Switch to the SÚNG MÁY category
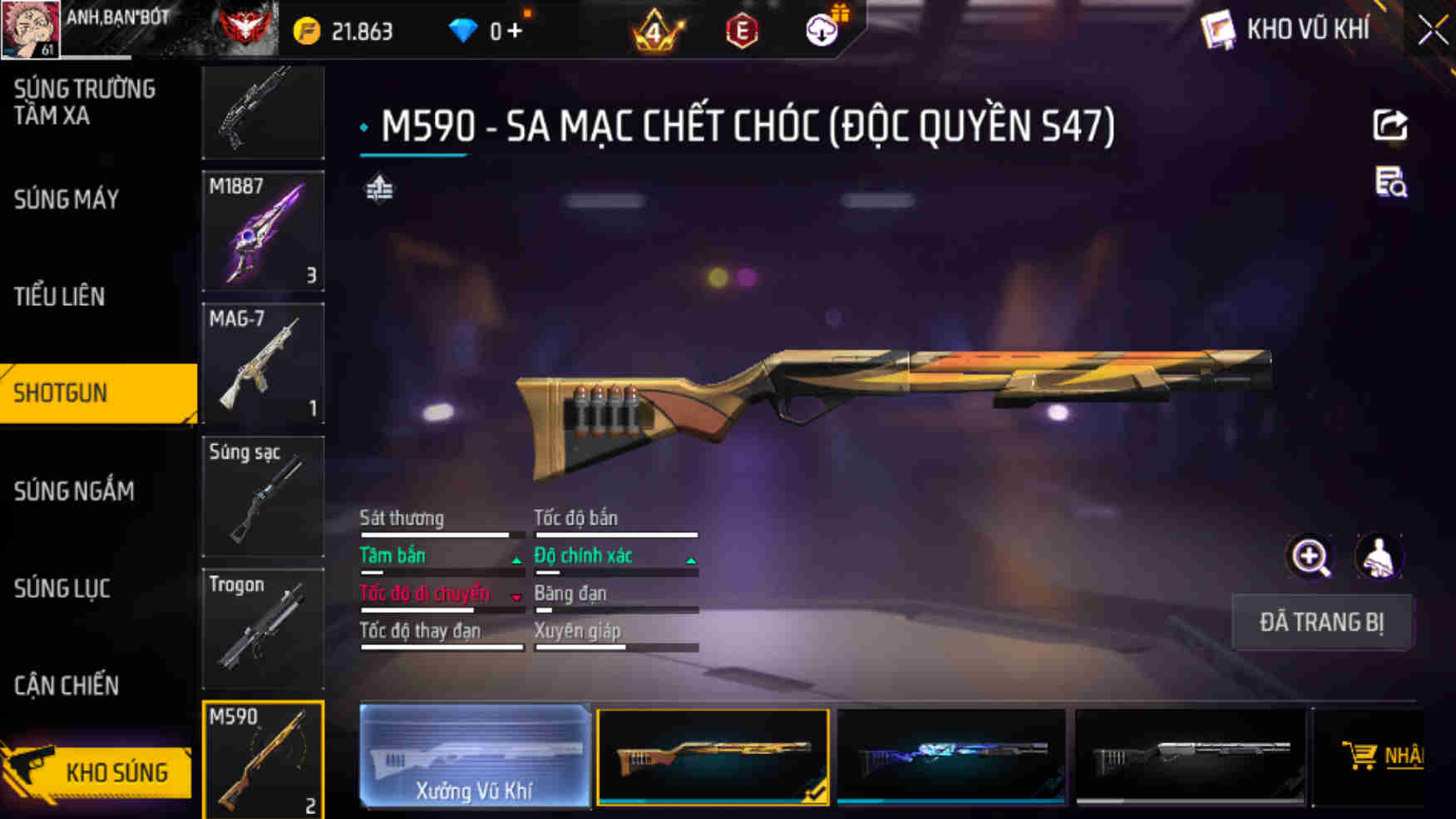The image size is (1456, 819). click(x=66, y=199)
